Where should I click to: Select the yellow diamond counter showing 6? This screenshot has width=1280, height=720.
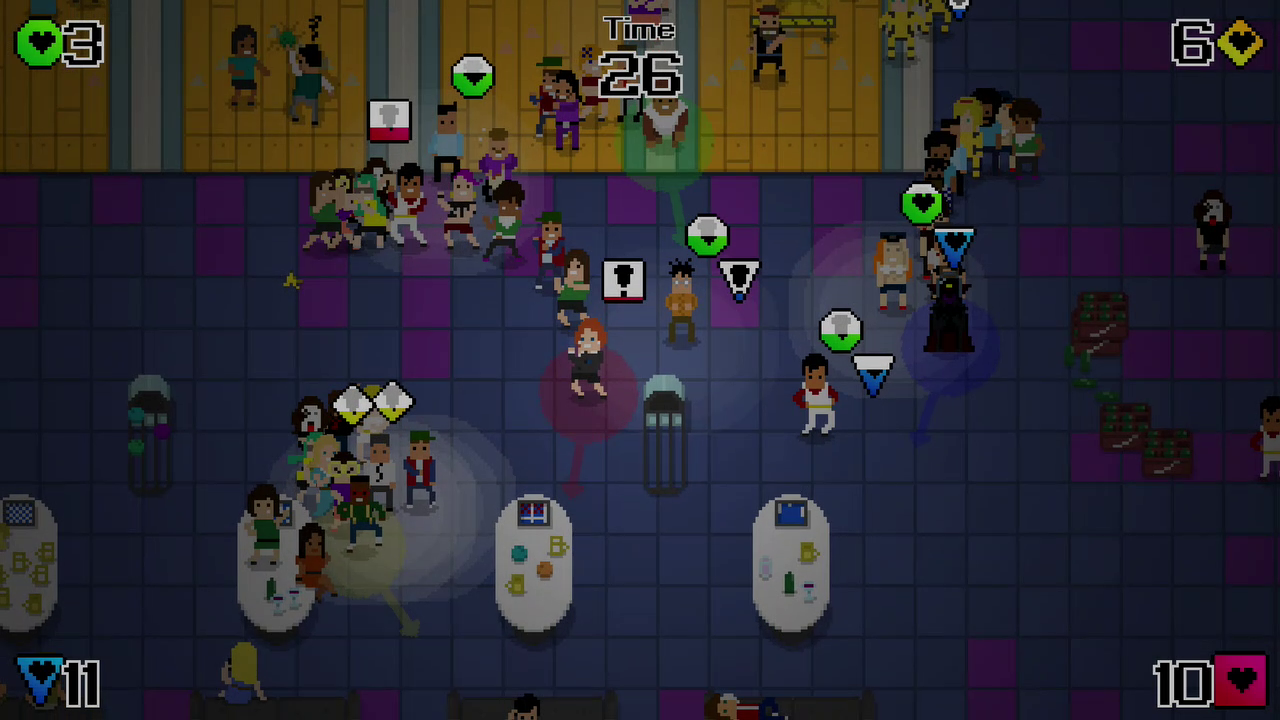pyautogui.click(x=1215, y=42)
